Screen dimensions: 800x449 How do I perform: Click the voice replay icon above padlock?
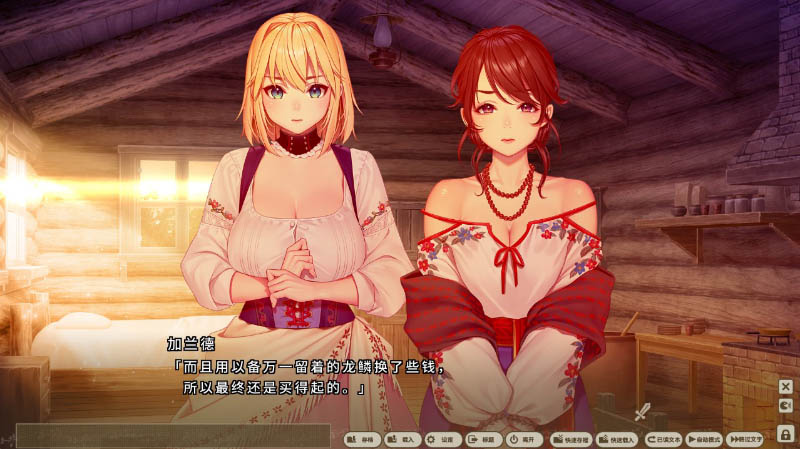[x=786, y=406]
